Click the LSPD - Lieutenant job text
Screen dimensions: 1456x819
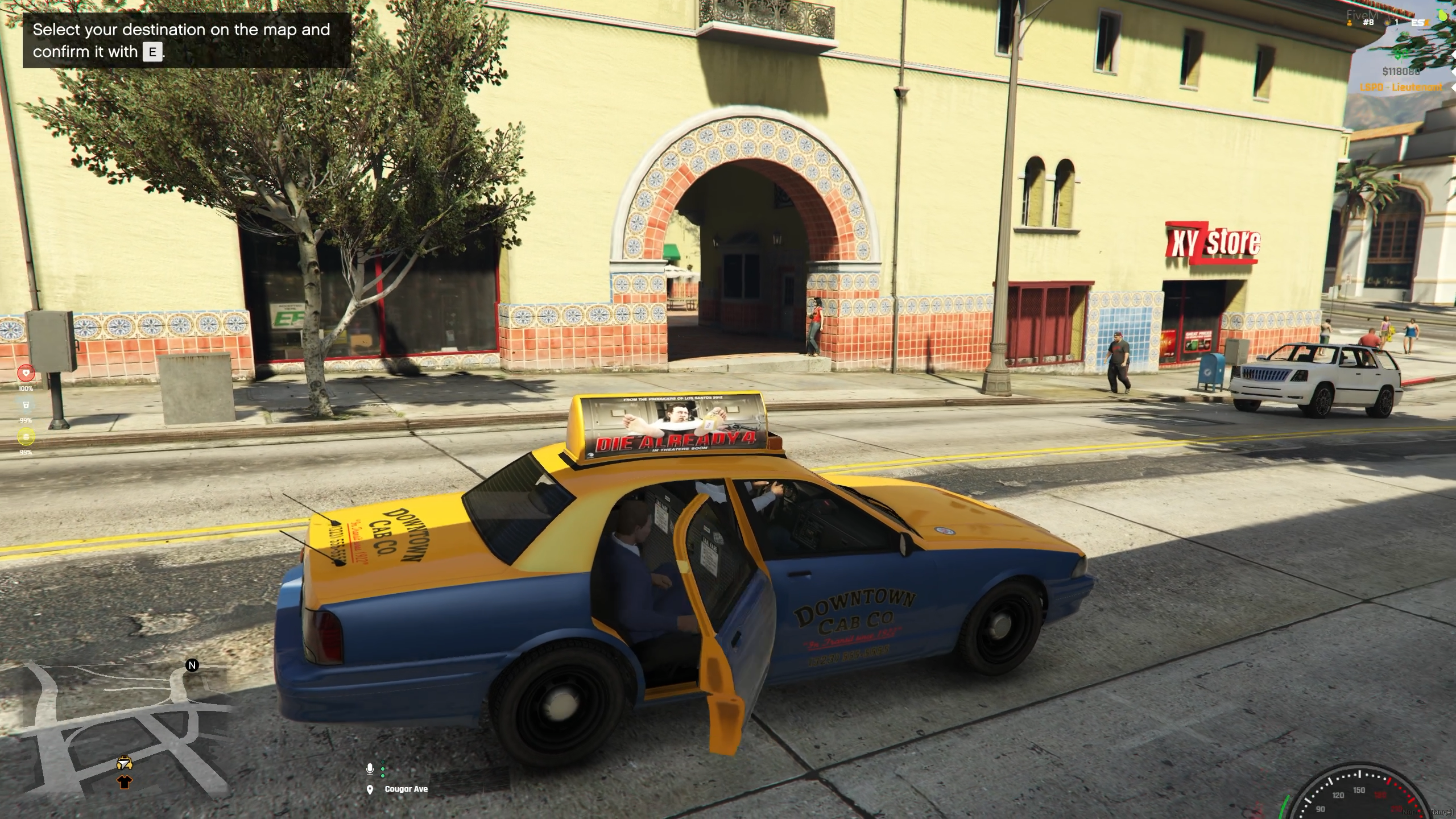point(1399,88)
